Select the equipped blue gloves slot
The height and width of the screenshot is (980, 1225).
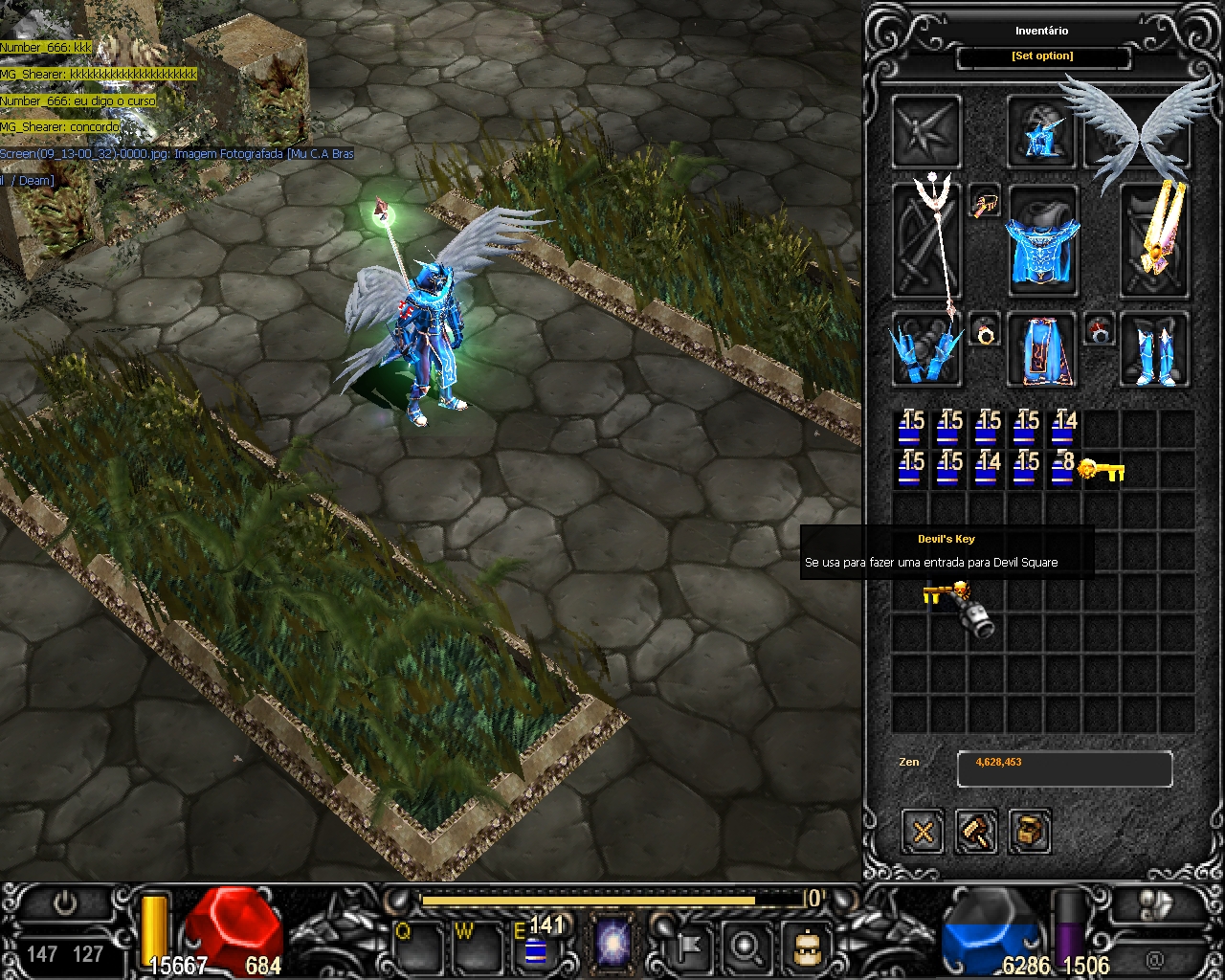coord(926,349)
